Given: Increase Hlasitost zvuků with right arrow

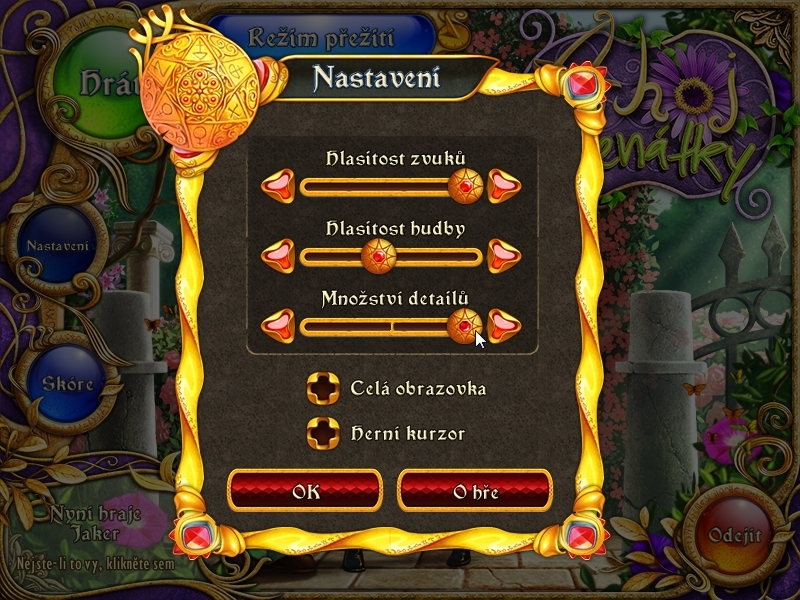Looking at the screenshot, I should click(505, 185).
